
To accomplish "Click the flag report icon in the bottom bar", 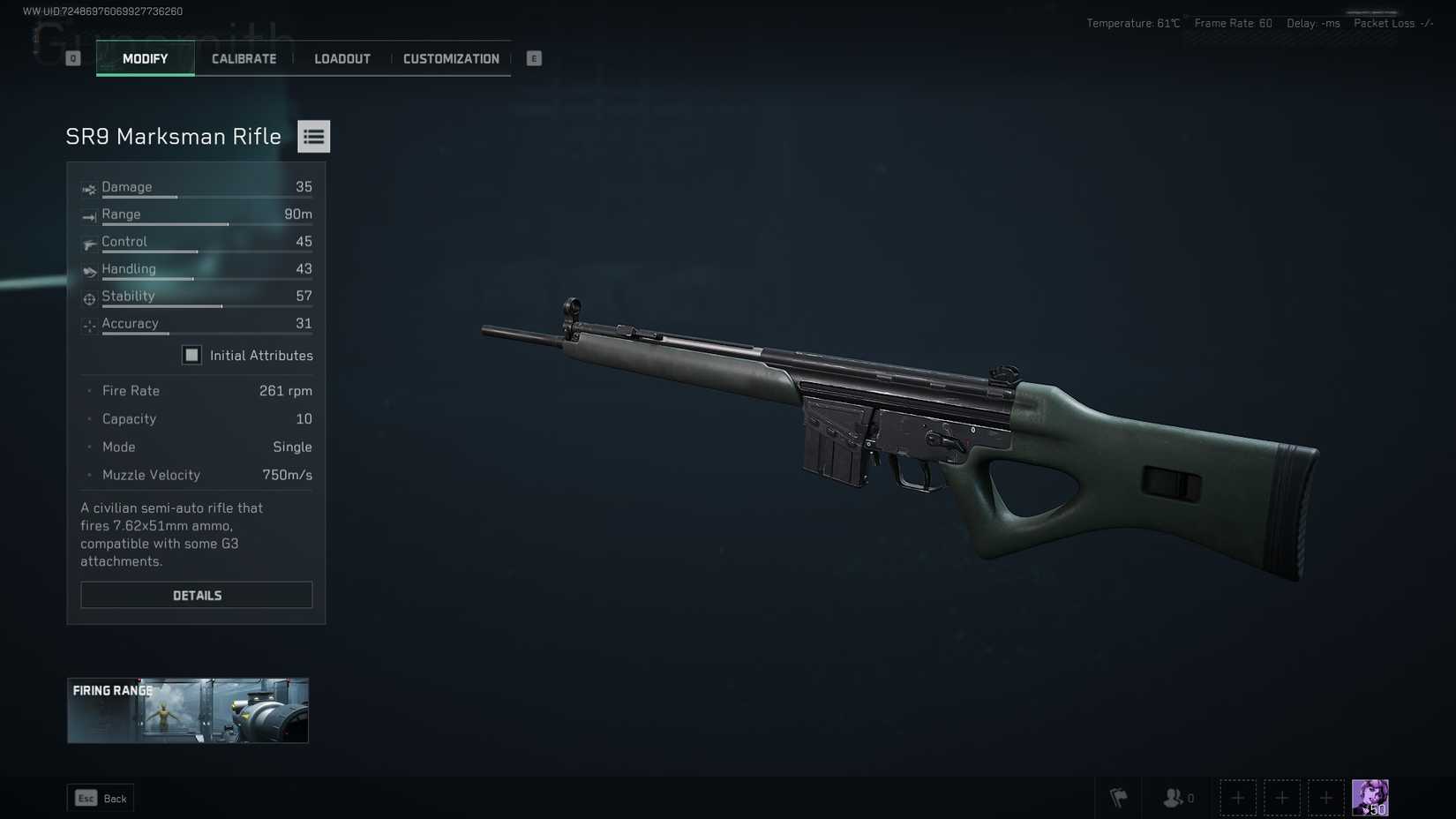I will coord(1119,797).
